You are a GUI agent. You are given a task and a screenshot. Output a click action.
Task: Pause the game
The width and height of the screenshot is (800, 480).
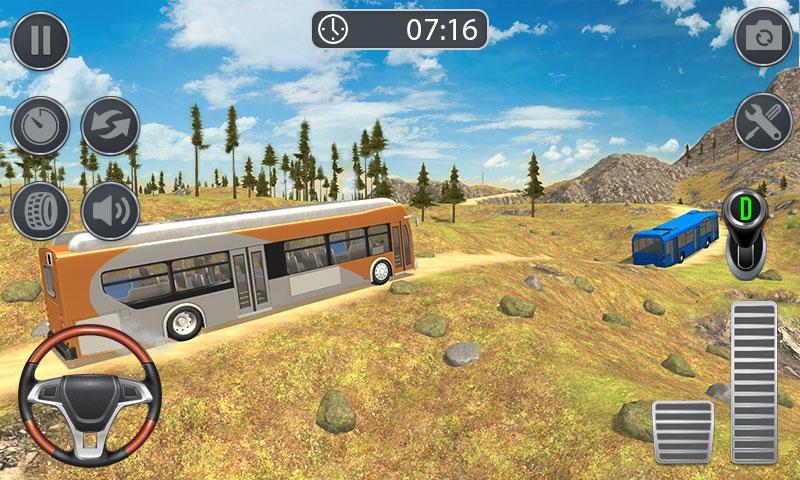click(x=40, y=40)
